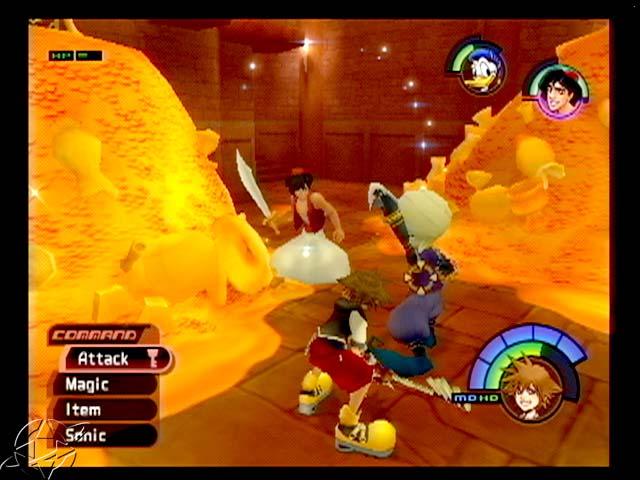
Task: Select Aladdin's party portrait
Action: [558, 92]
